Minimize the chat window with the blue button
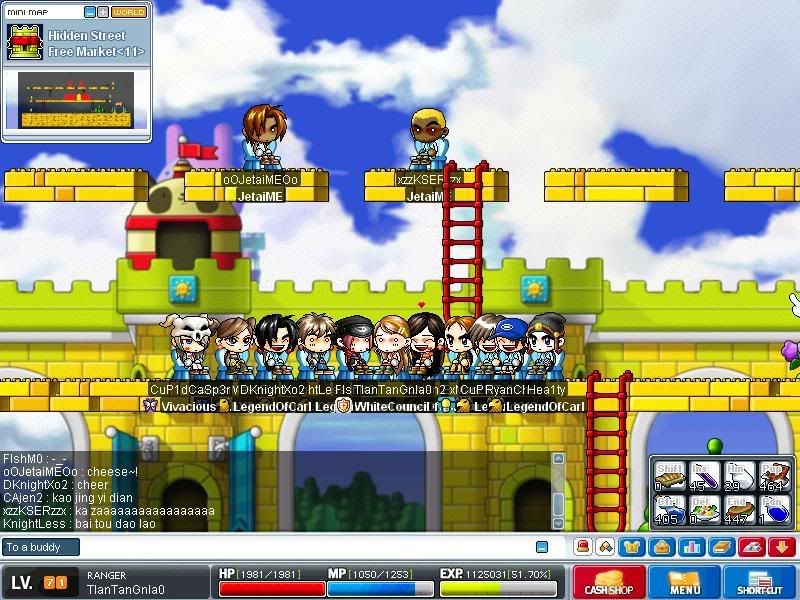Screen dimensions: 800x600 [542, 547]
